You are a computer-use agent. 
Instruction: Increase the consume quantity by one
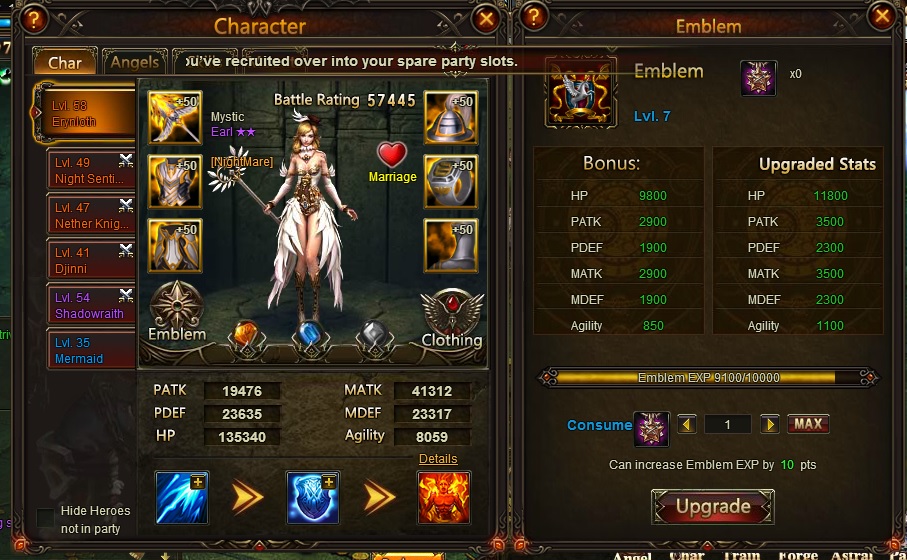(769, 424)
